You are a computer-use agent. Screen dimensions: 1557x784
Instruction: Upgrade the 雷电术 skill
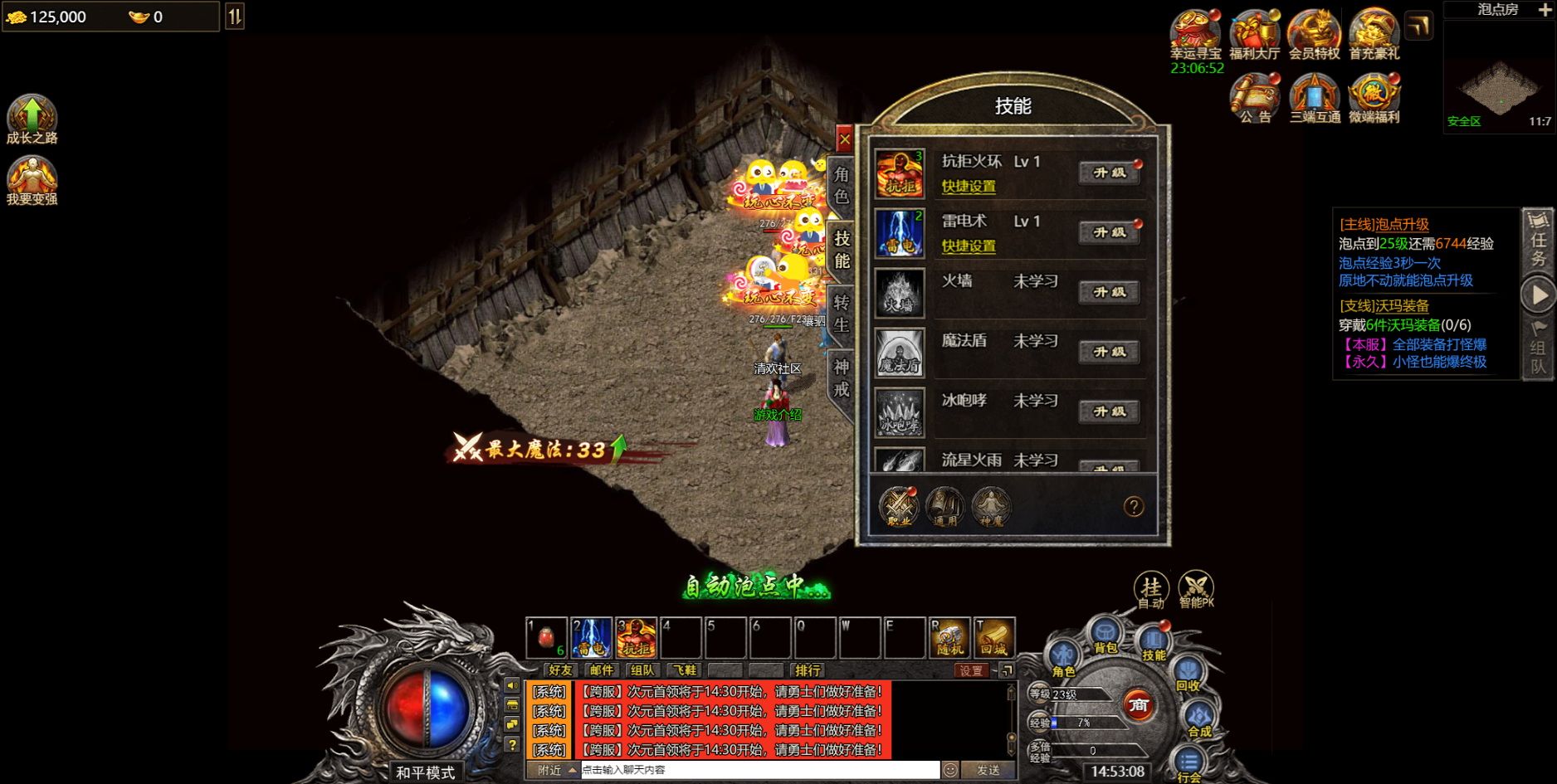[x=1109, y=232]
